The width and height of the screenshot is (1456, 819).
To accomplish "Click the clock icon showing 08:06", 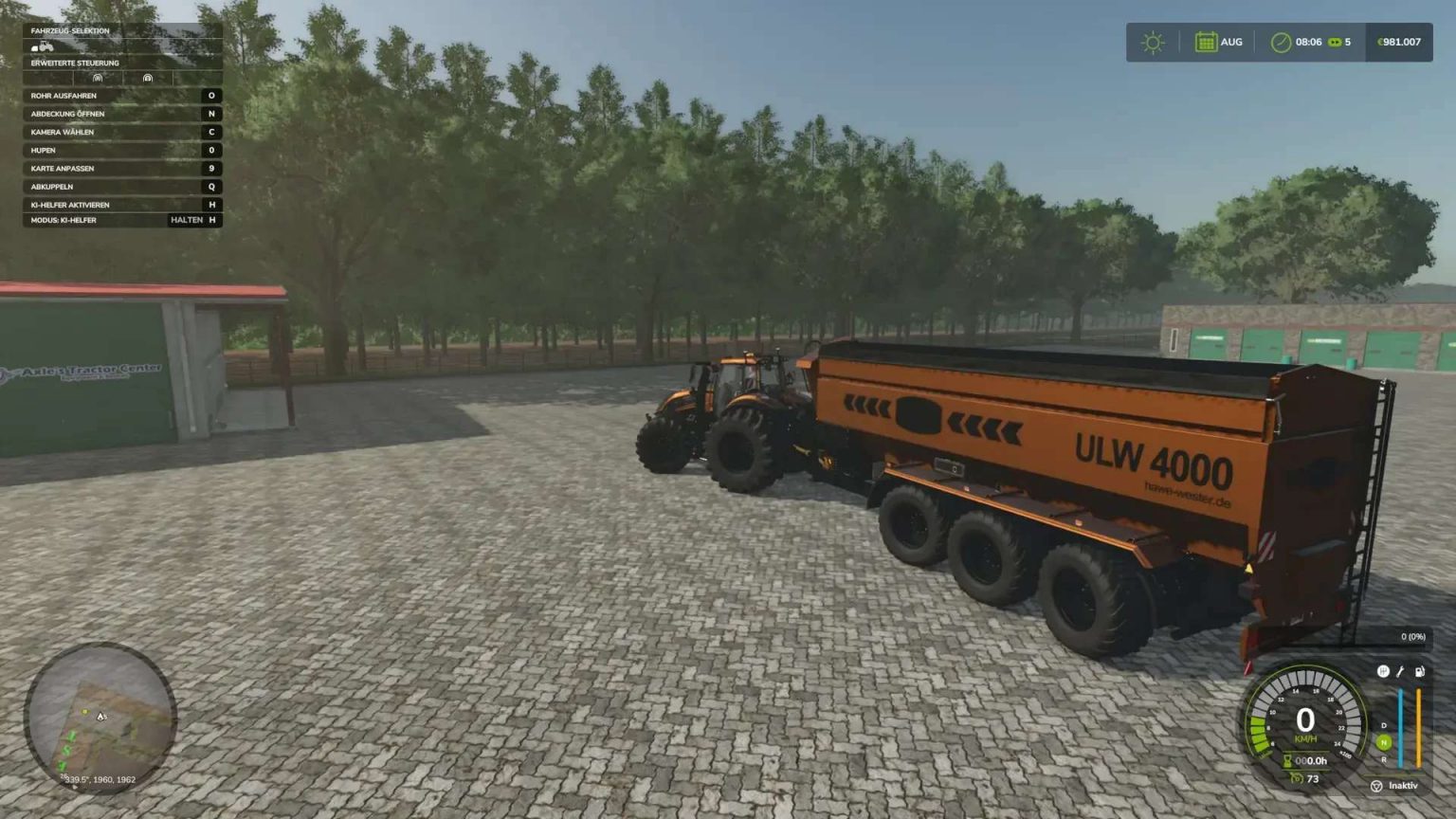I will 1281,42.
